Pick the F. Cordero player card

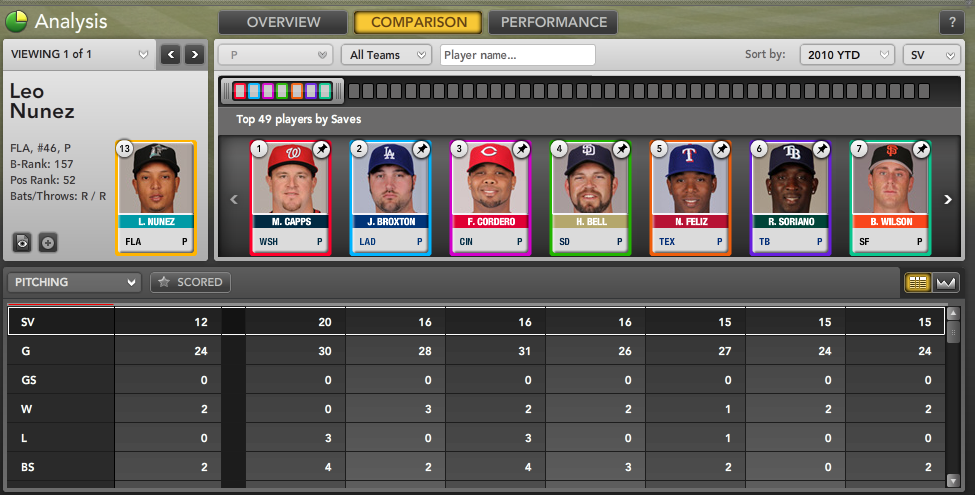tap(490, 198)
